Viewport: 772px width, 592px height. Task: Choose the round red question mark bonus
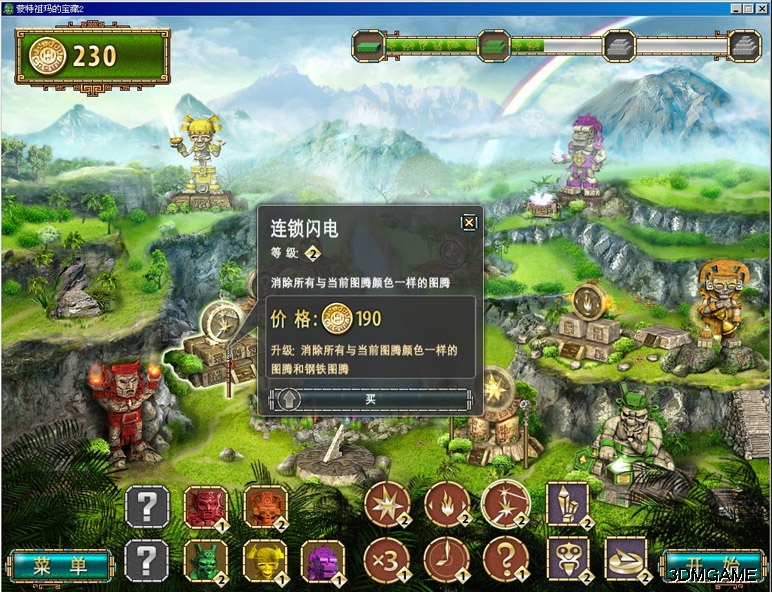(x=506, y=560)
